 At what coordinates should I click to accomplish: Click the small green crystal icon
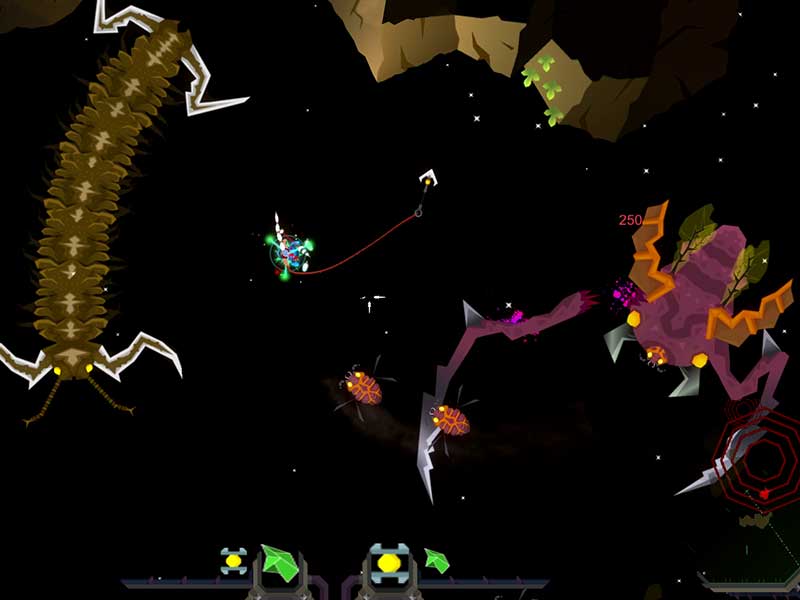click(436, 560)
